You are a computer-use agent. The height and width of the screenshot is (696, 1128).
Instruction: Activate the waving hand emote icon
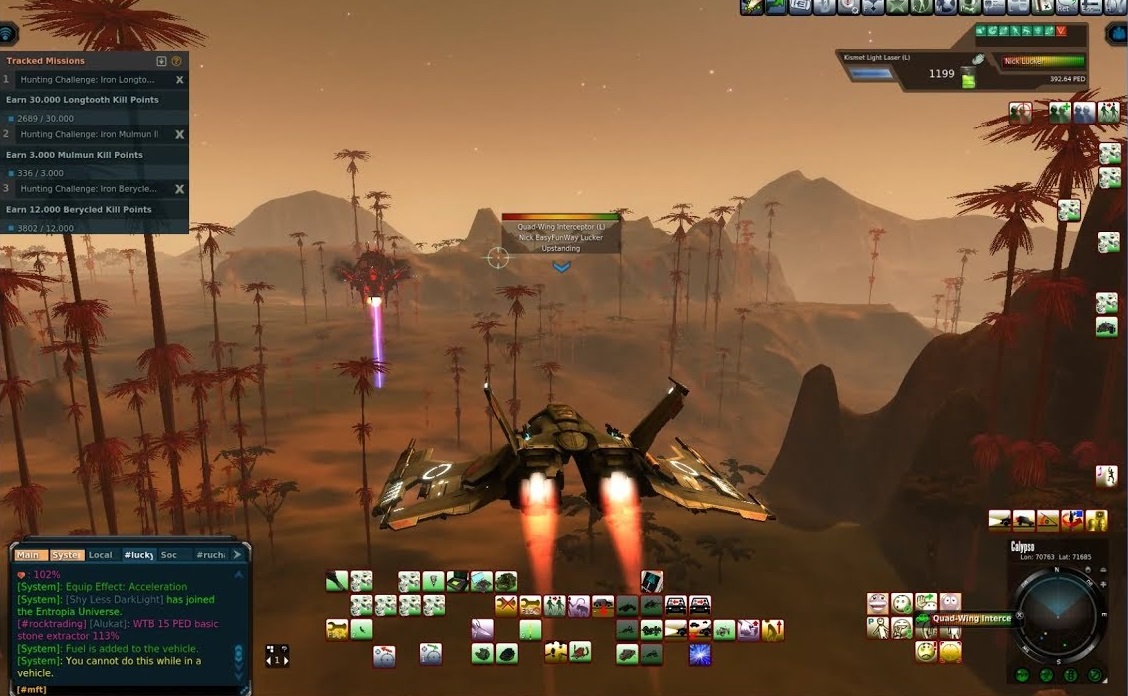(x=926, y=603)
